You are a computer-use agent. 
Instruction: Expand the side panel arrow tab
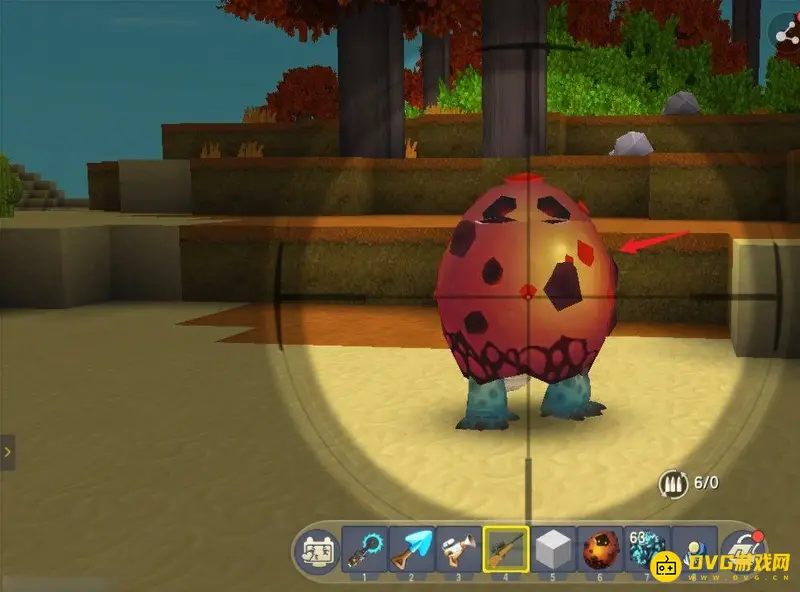(x=7, y=452)
